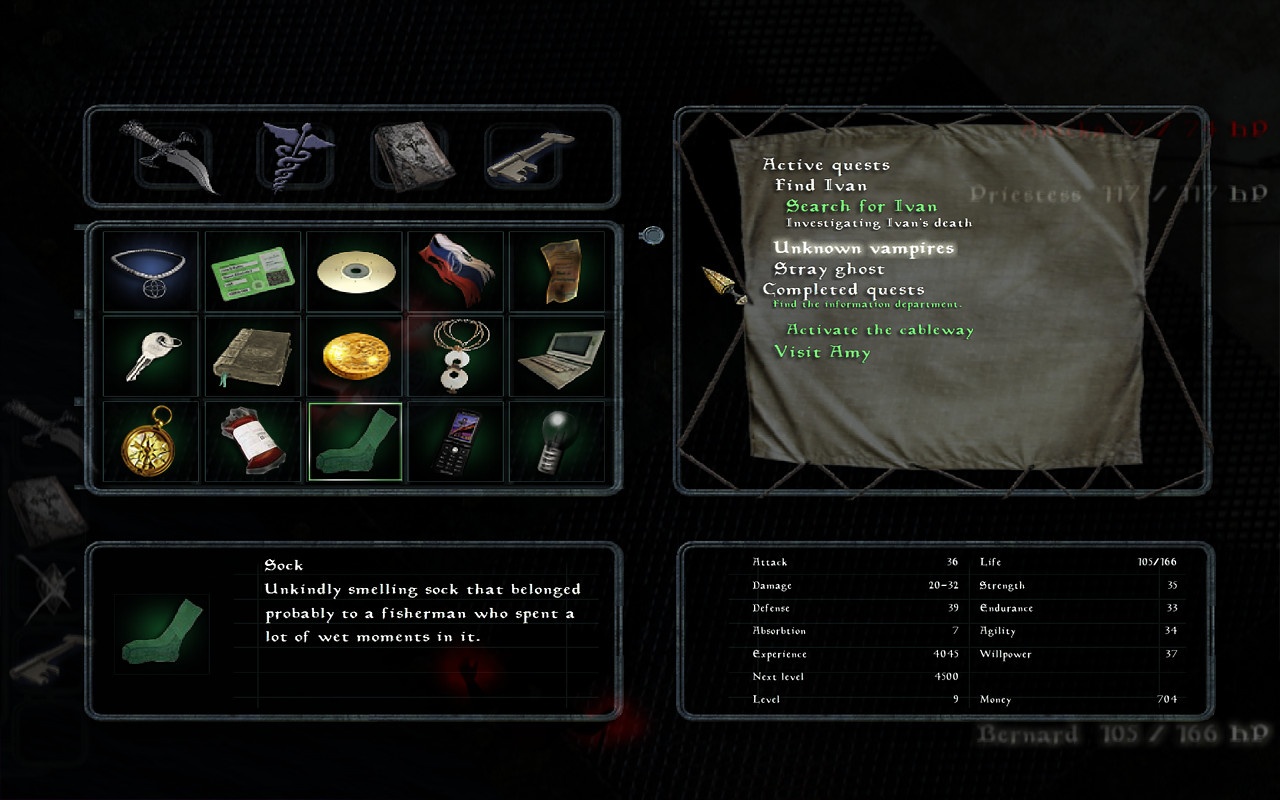Screen dimensions: 1280x800
Task: Select the compact disc item
Action: point(355,272)
